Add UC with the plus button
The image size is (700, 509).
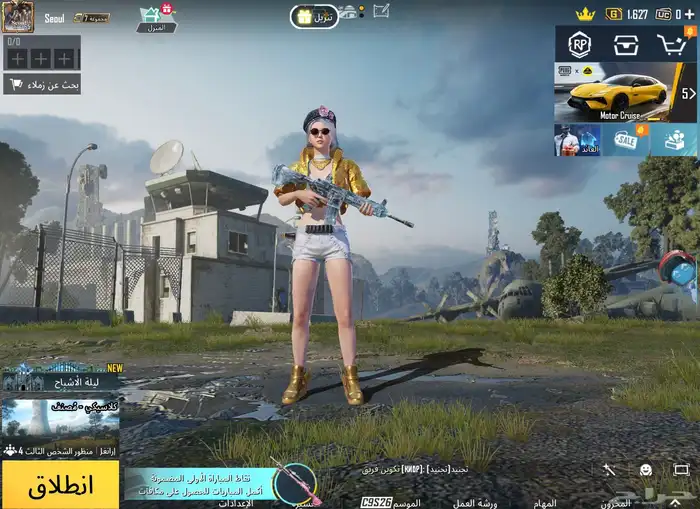pos(690,14)
